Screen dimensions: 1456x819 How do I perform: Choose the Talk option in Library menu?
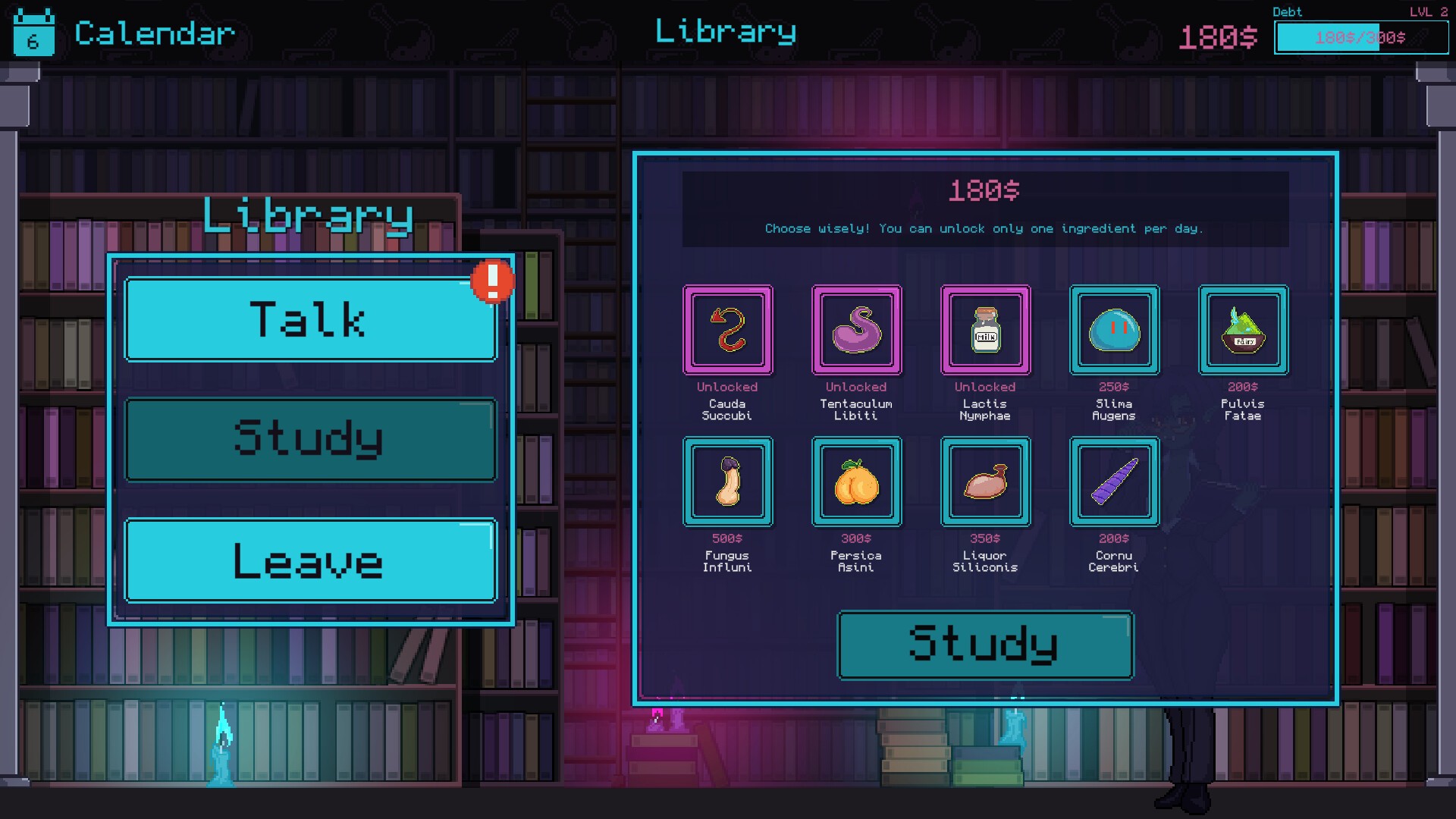310,319
